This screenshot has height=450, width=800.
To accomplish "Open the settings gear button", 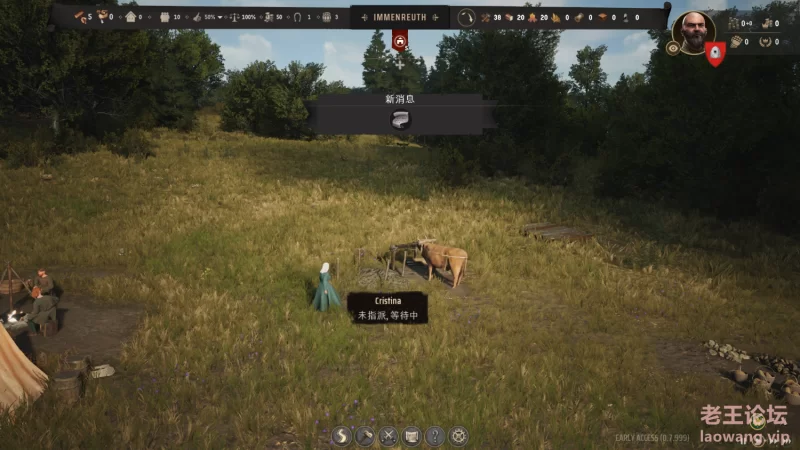I will 458,436.
